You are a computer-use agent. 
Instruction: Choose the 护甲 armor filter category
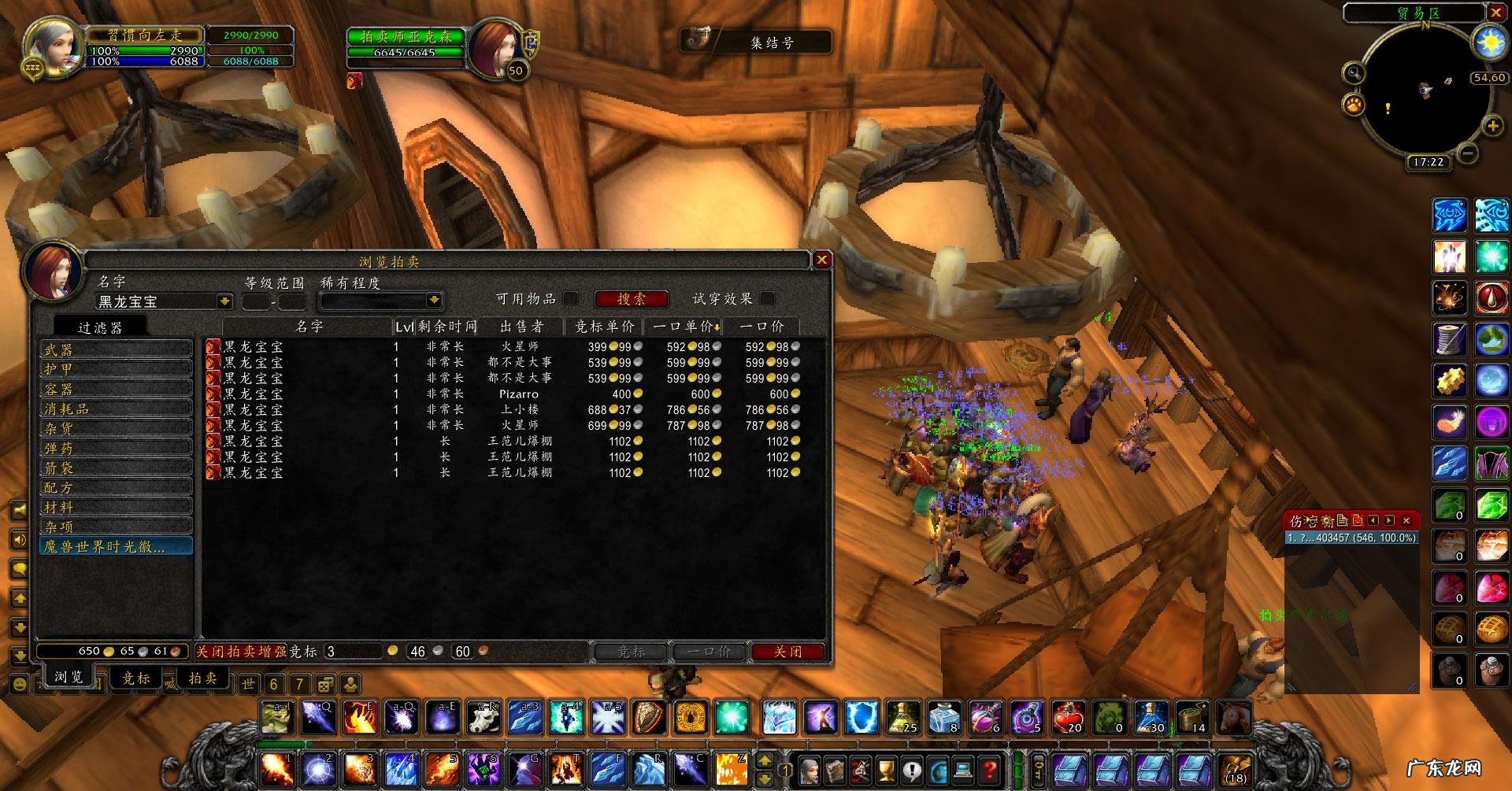point(115,369)
